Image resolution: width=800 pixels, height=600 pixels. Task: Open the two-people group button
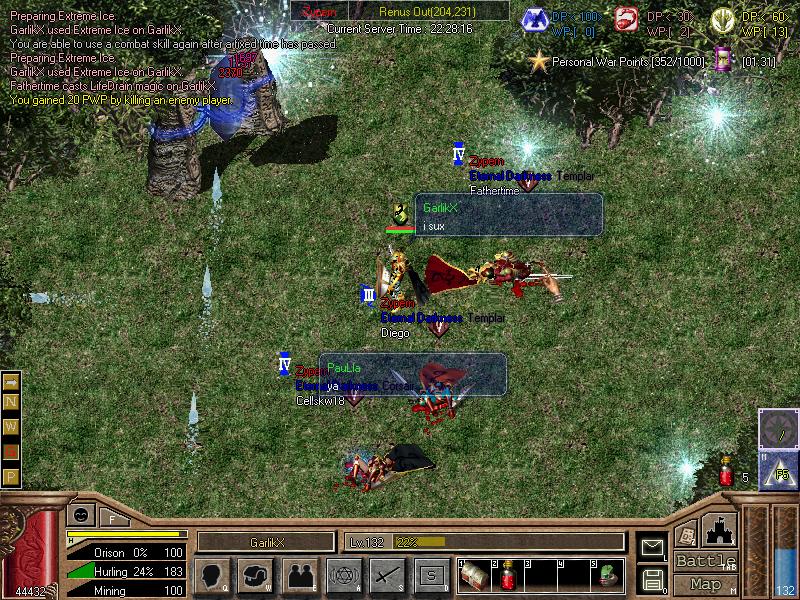[300, 575]
